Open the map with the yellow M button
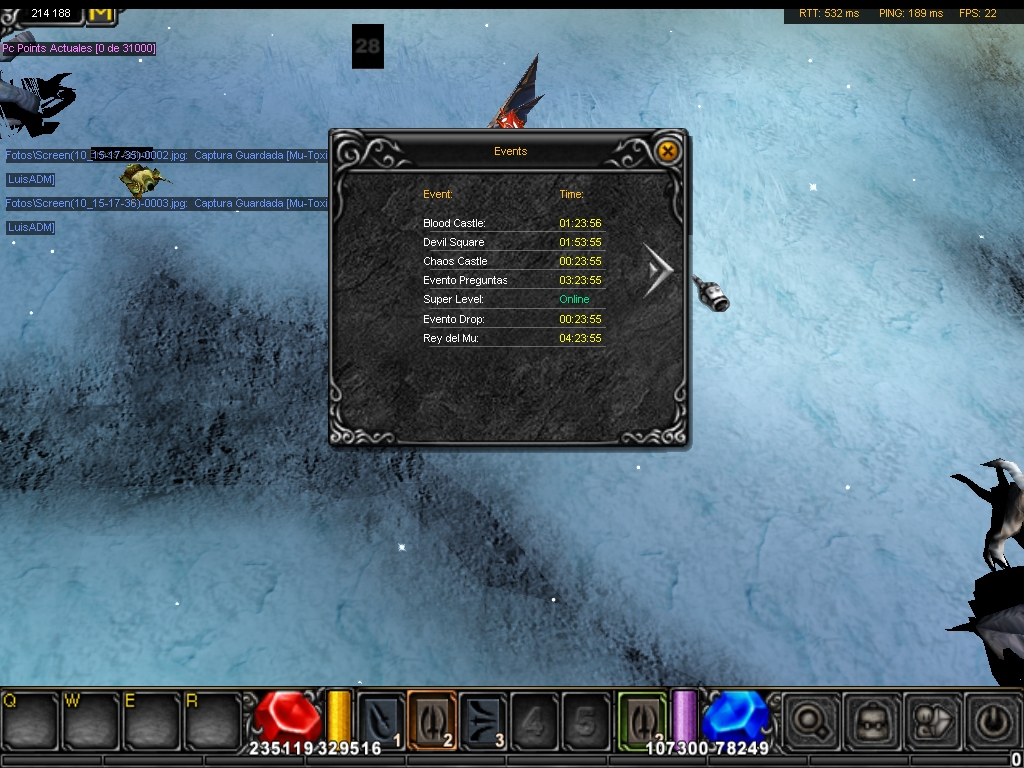The height and width of the screenshot is (768, 1024). coord(101,12)
